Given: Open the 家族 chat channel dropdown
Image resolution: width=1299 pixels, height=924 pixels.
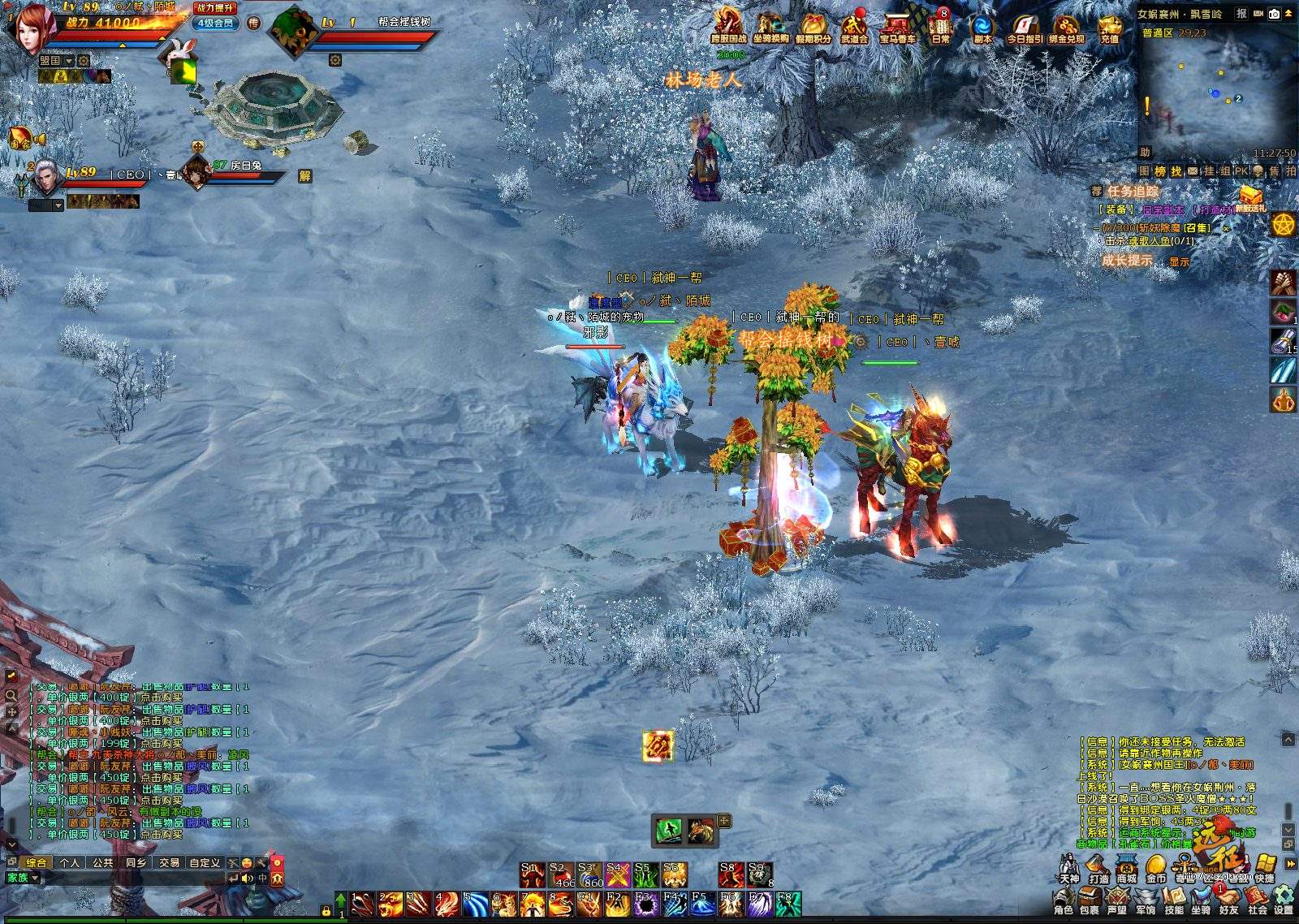Looking at the screenshot, I should (23, 878).
